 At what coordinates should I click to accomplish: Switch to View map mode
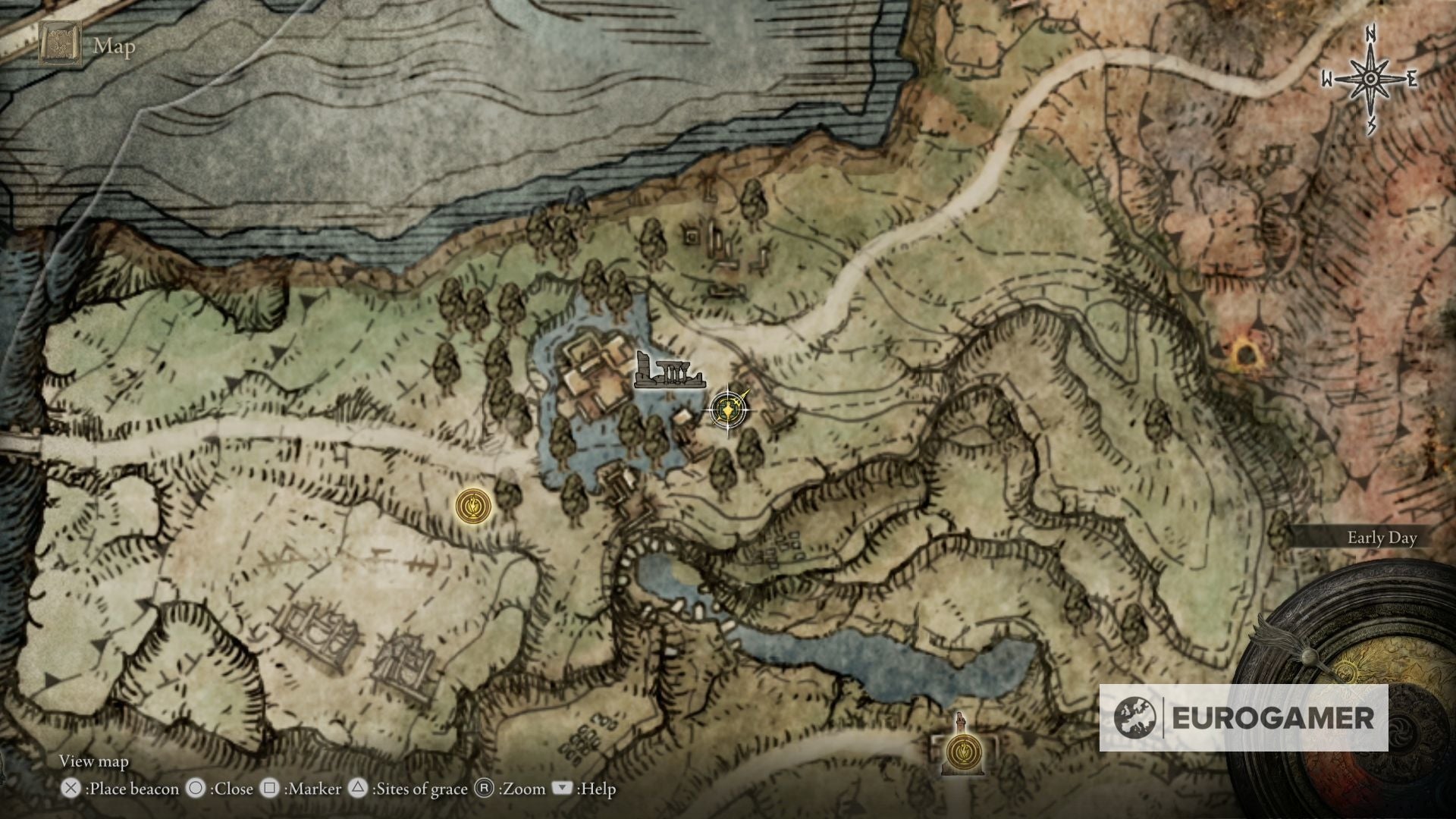[x=95, y=761]
